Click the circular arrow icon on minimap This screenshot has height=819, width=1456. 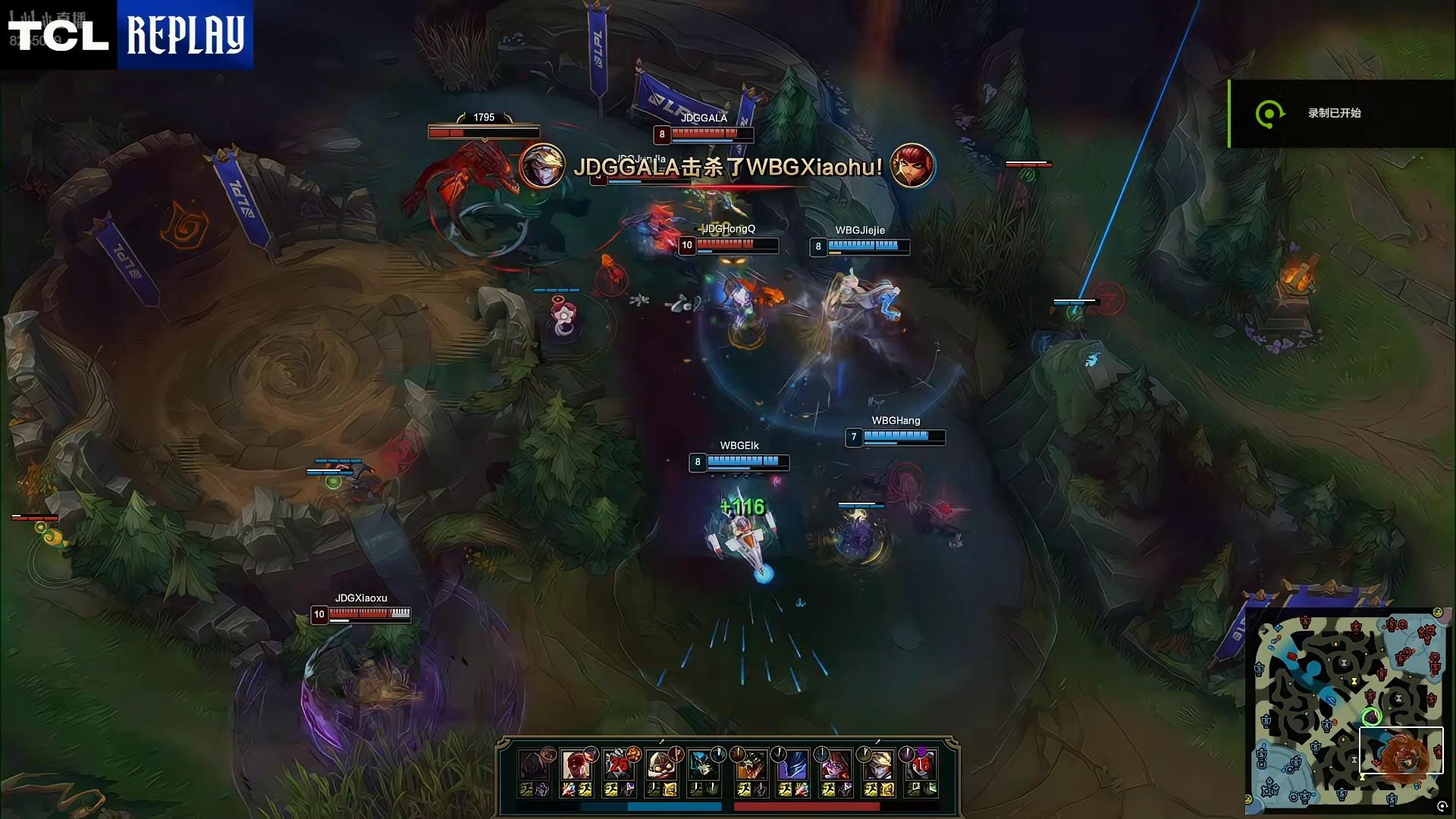click(x=1442, y=807)
